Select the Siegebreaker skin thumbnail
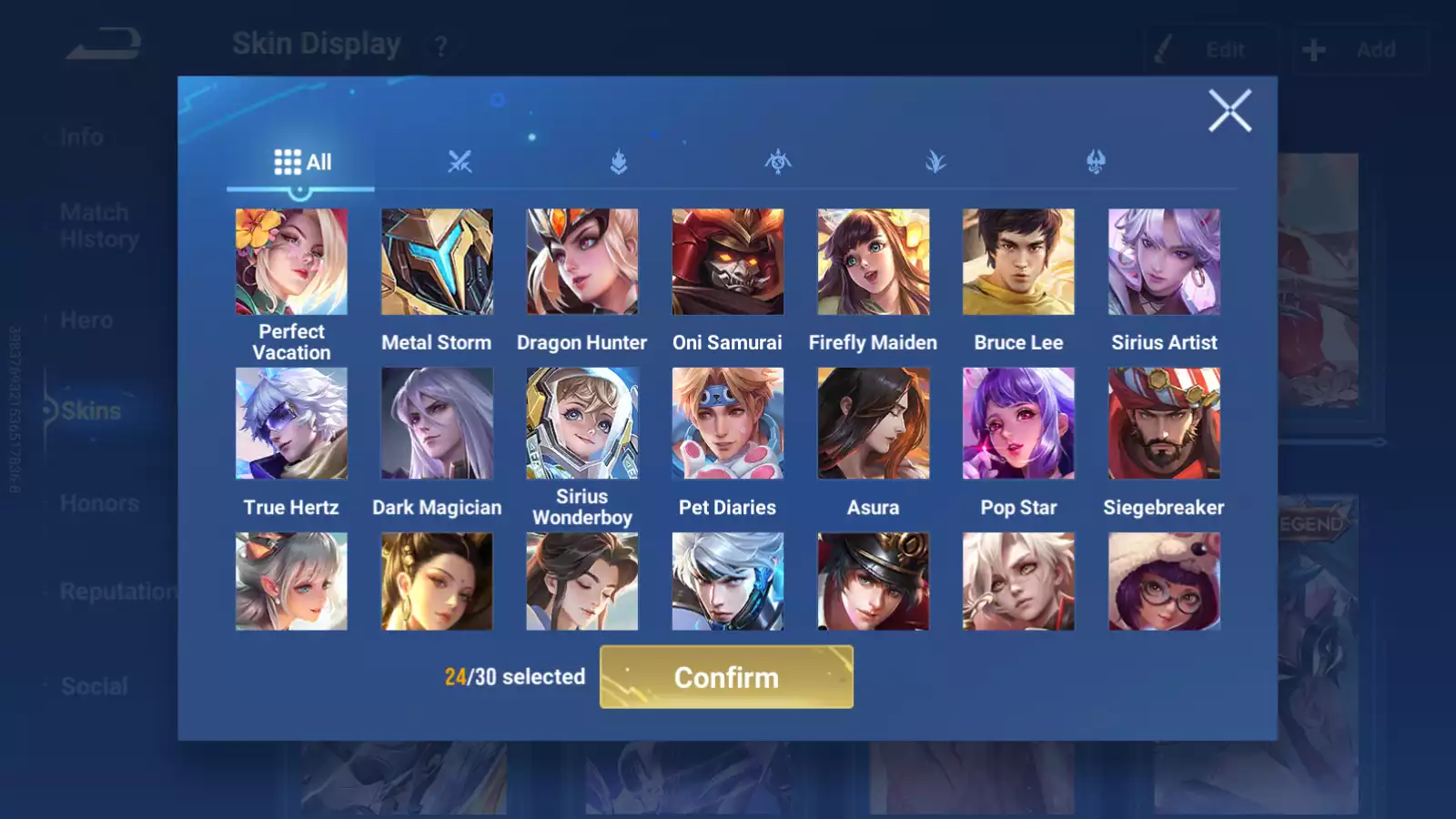The height and width of the screenshot is (819, 1456). tap(1164, 421)
